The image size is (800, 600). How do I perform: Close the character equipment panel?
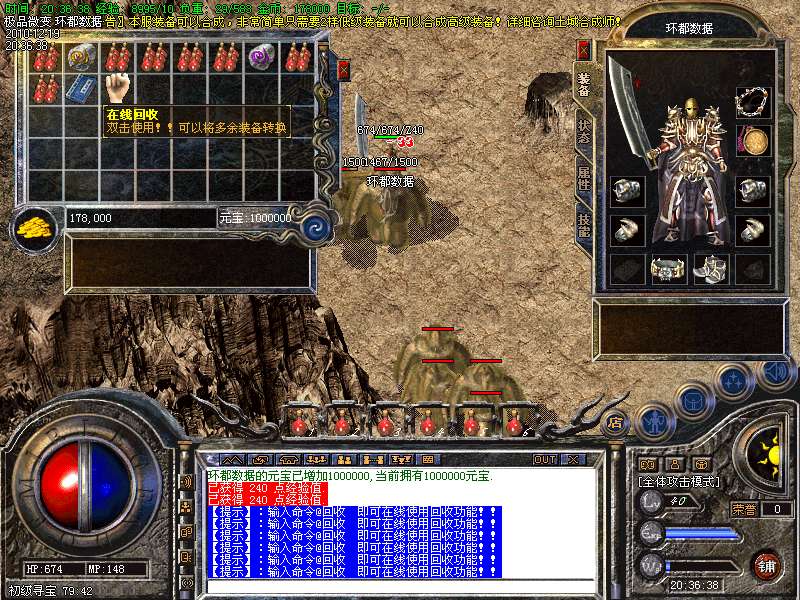(x=584, y=49)
